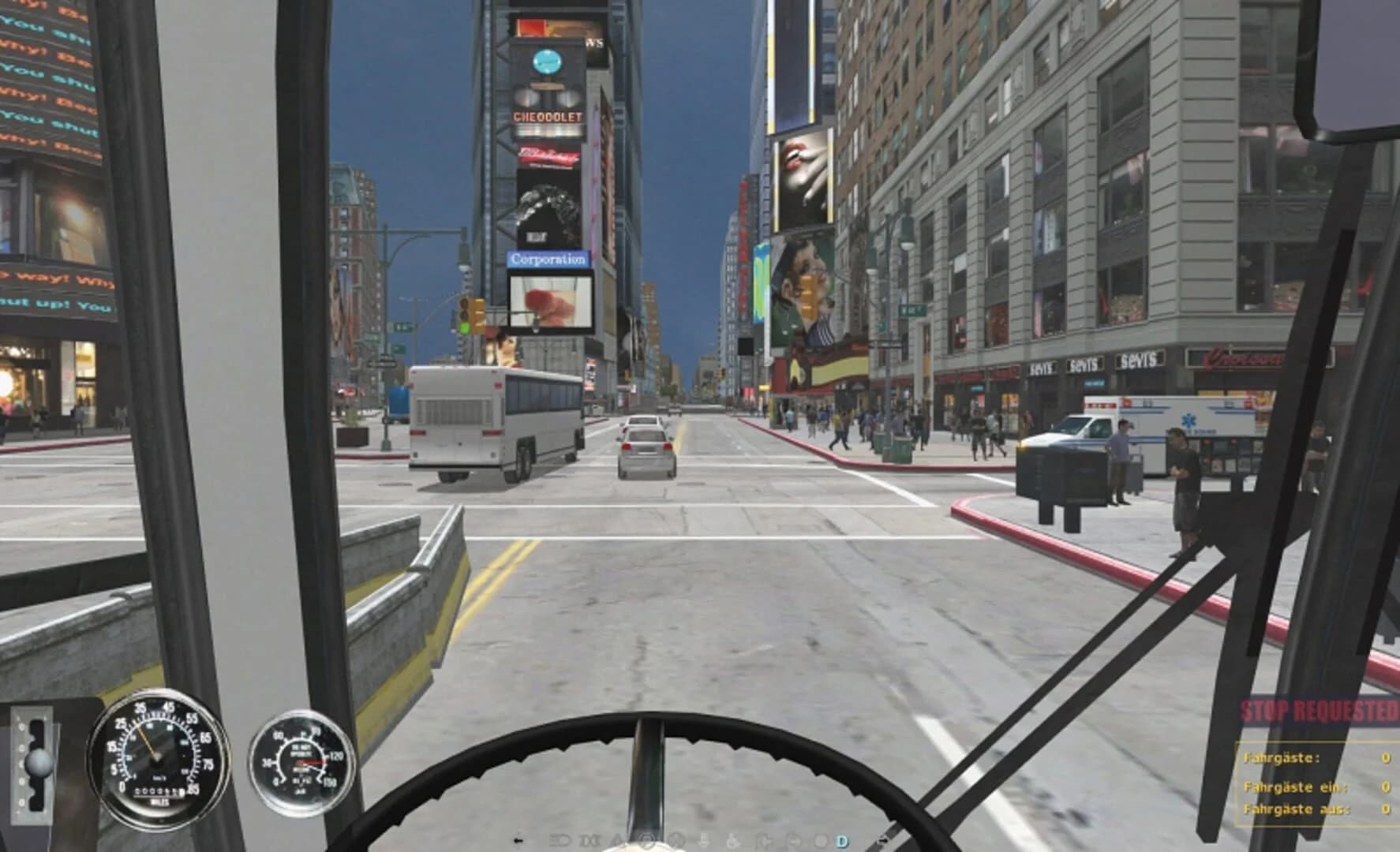Click the right arrow icon on the bottom toolbar
1400x852 pixels.
click(884, 840)
